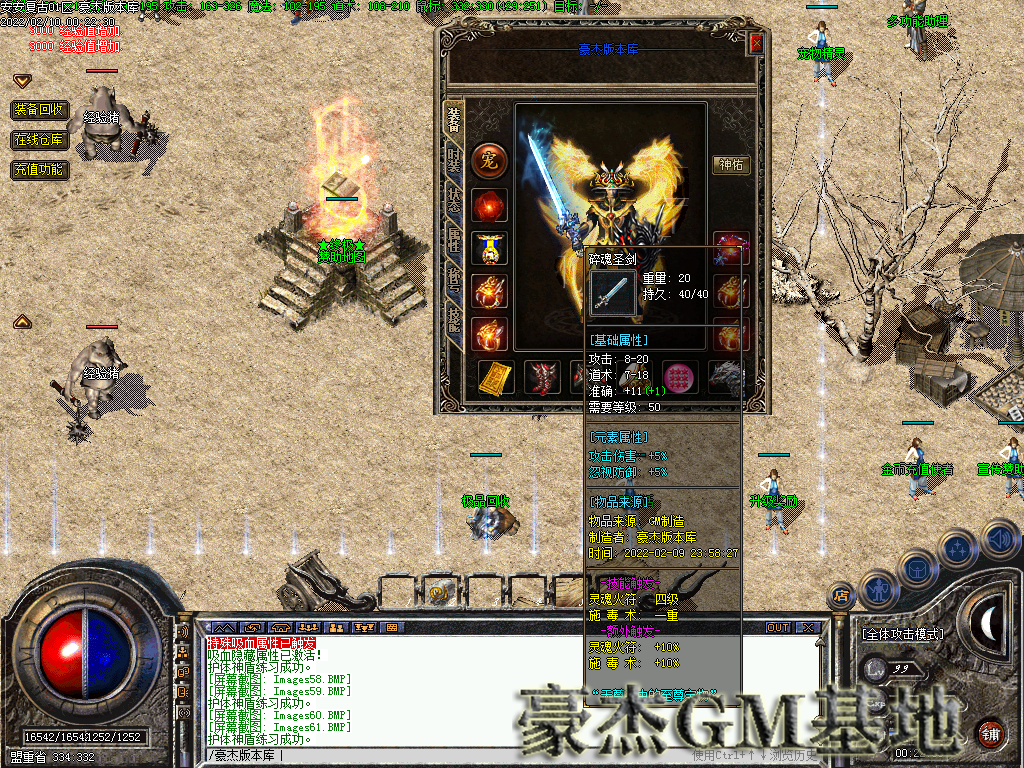Close the character equipment window
Image resolution: width=1024 pixels, height=768 pixels.
click(x=756, y=43)
